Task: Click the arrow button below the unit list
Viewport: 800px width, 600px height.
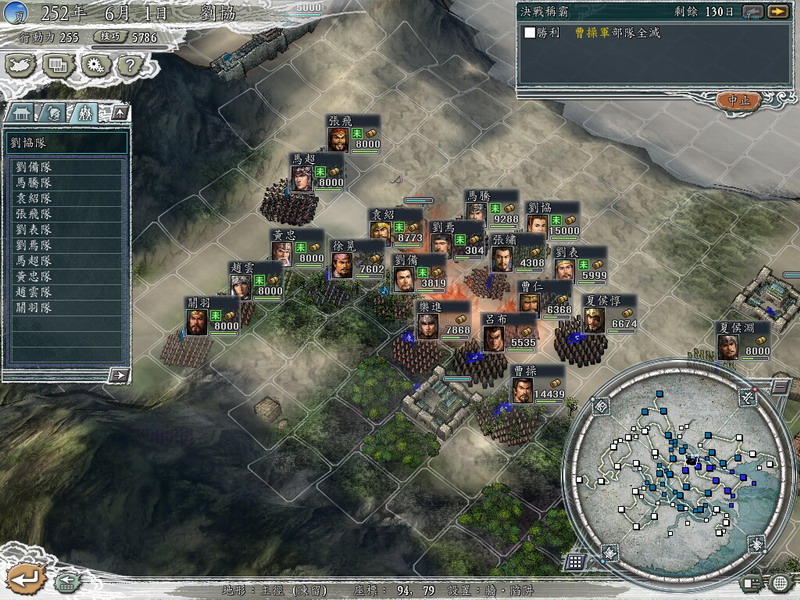Action: [x=119, y=375]
